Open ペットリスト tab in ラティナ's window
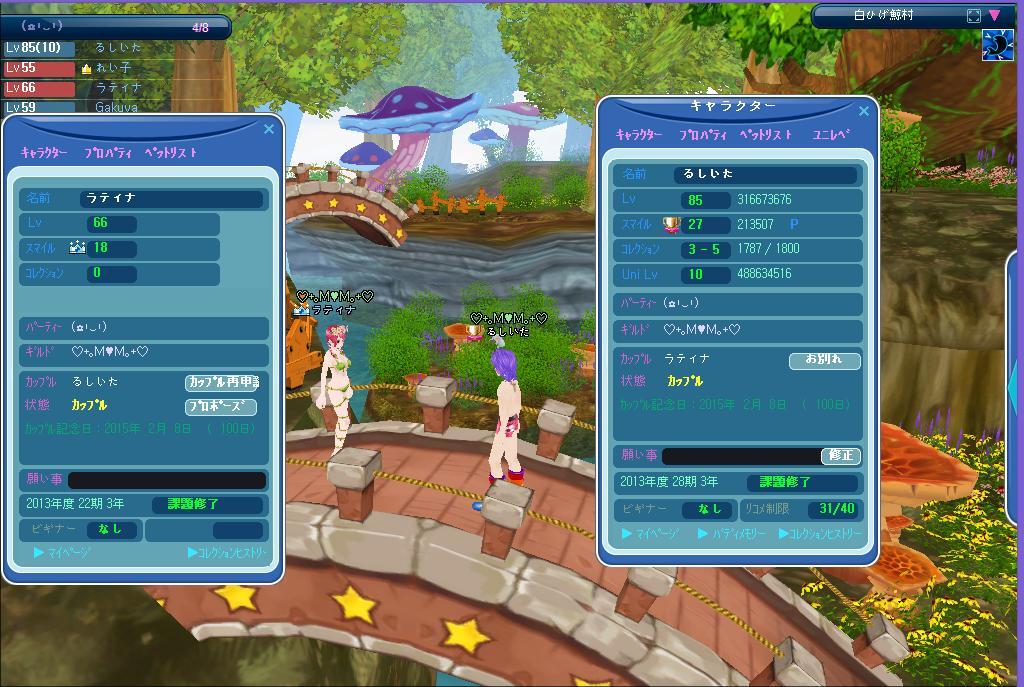 coord(171,153)
